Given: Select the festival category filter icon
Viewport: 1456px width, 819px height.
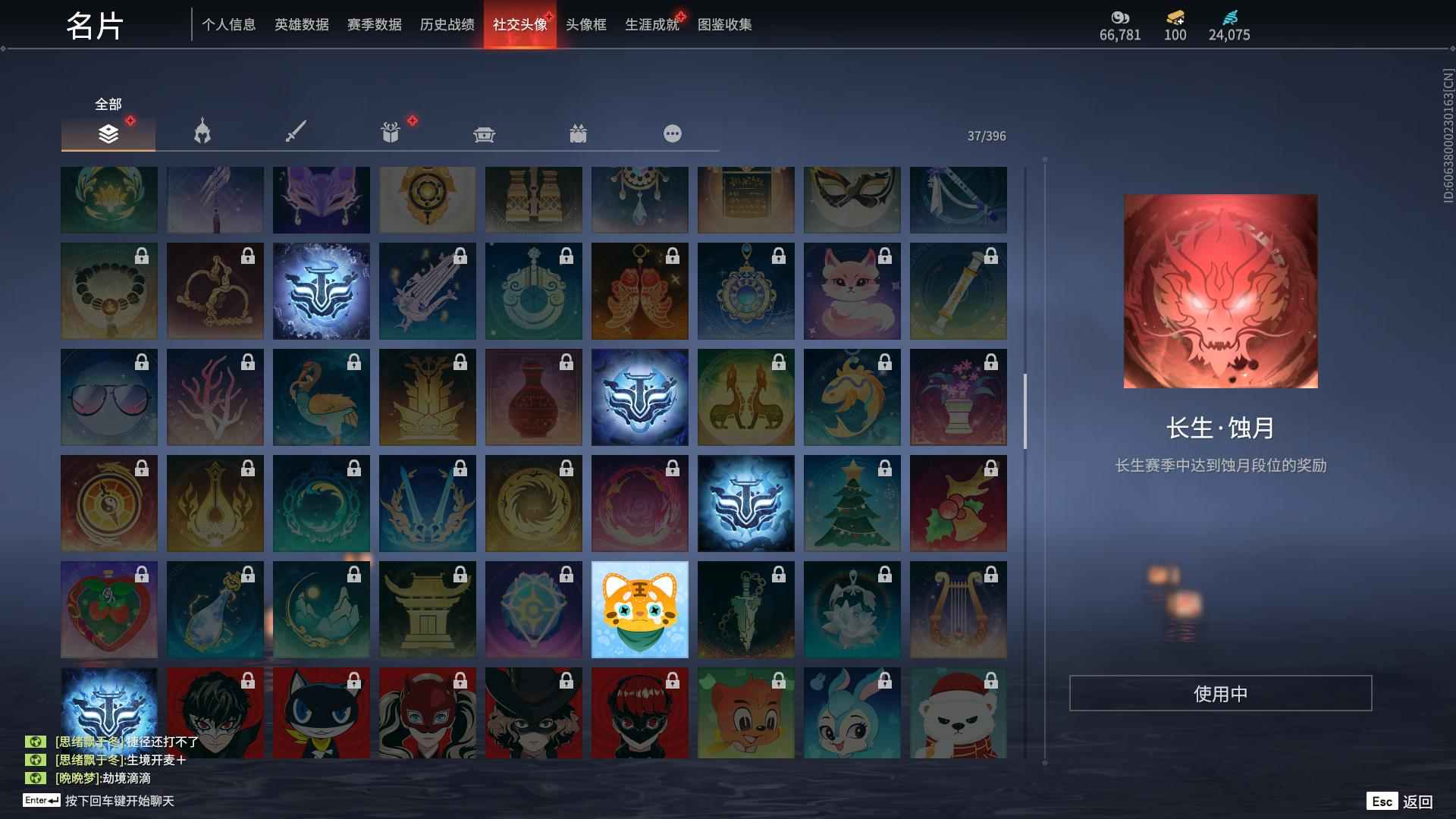Looking at the screenshot, I should (579, 133).
